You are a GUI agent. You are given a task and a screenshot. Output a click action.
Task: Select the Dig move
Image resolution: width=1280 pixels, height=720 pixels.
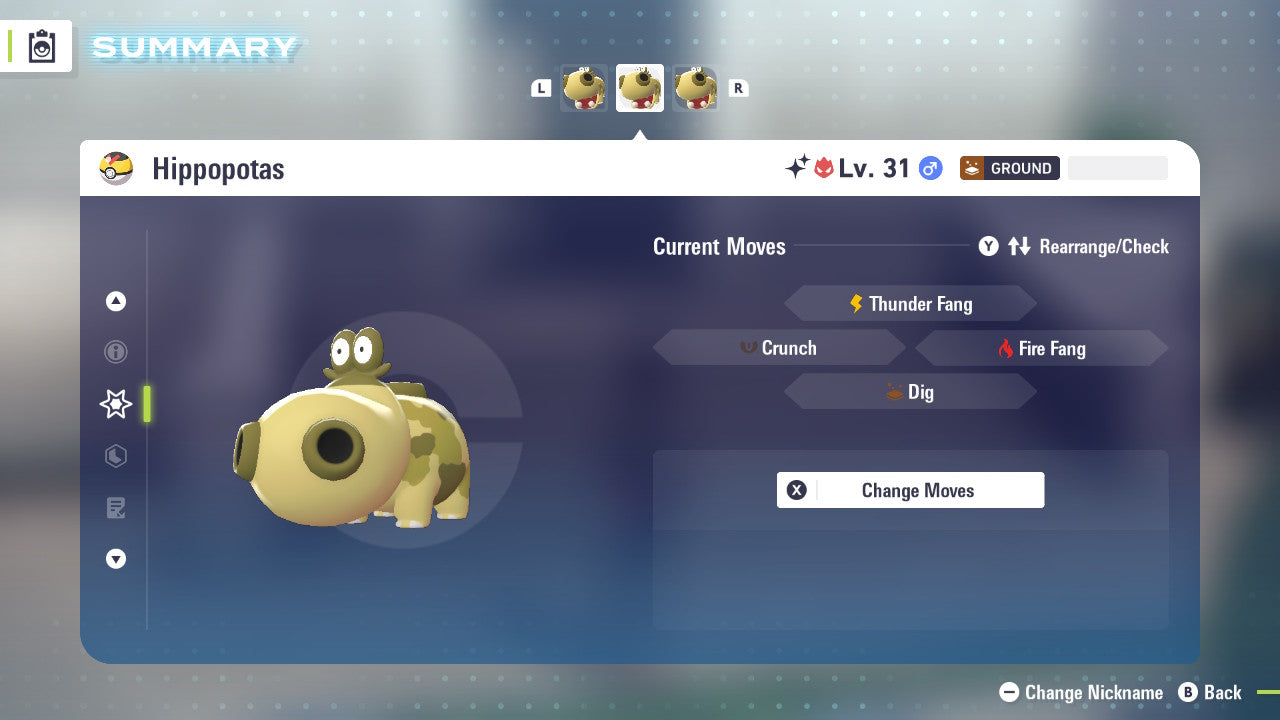pyautogui.click(x=910, y=392)
